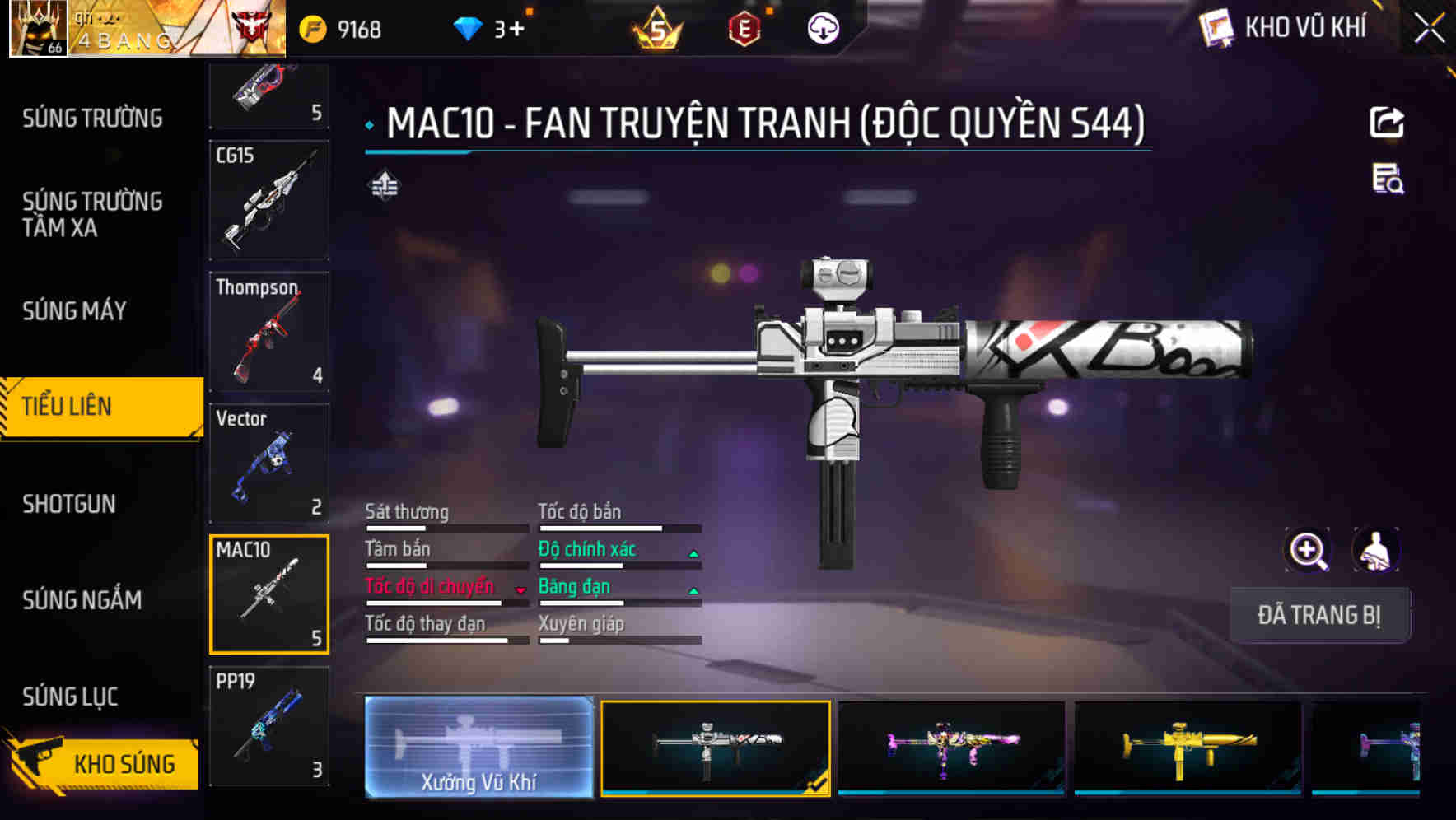Open the Súng Trường Tầm Xa category
Image resolution: width=1456 pixels, height=820 pixels.
[92, 214]
